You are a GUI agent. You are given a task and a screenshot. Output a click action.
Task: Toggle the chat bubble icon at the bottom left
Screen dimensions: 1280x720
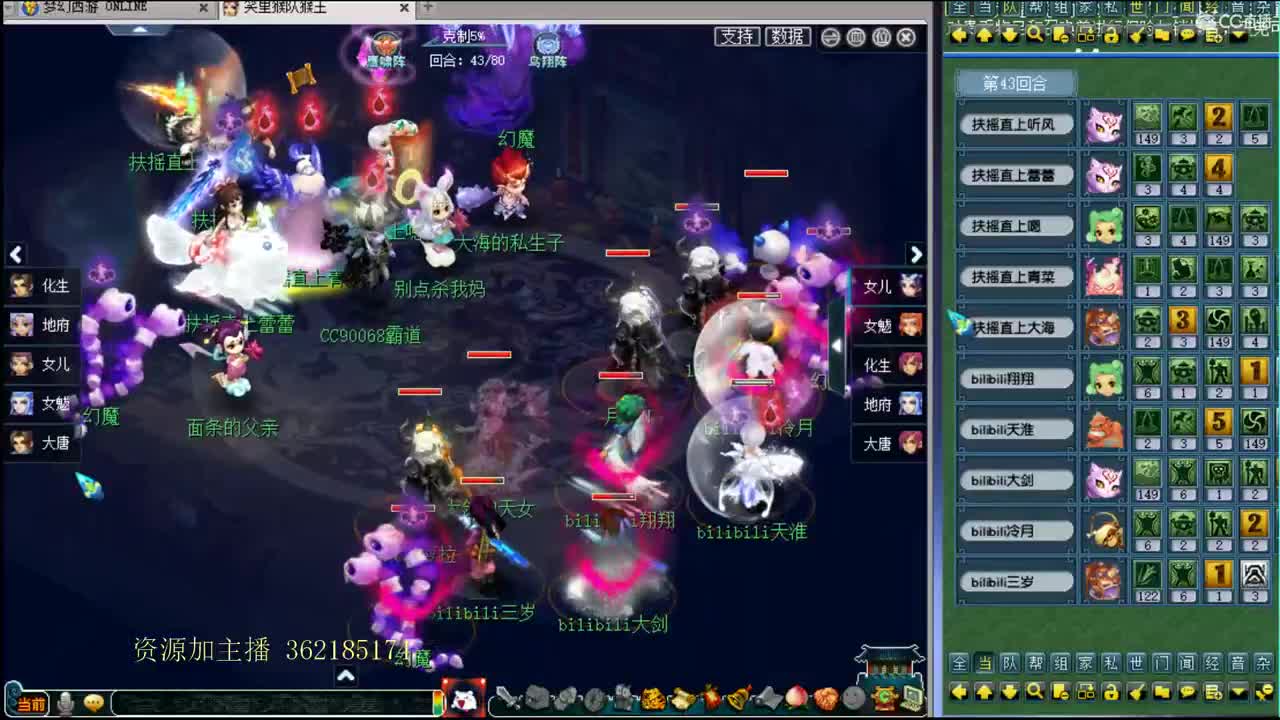point(96,702)
